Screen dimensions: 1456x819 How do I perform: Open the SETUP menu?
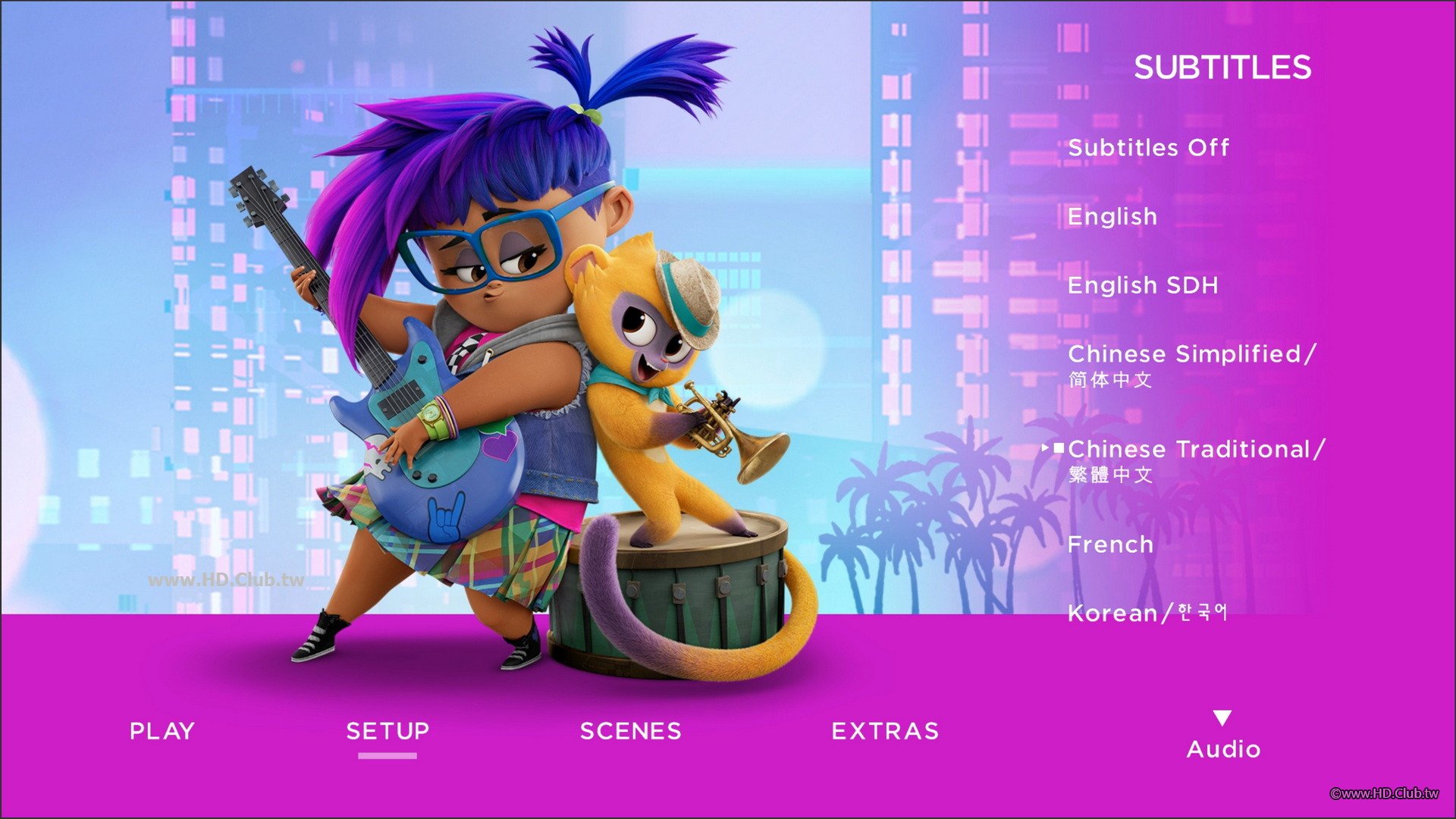pyautogui.click(x=388, y=731)
